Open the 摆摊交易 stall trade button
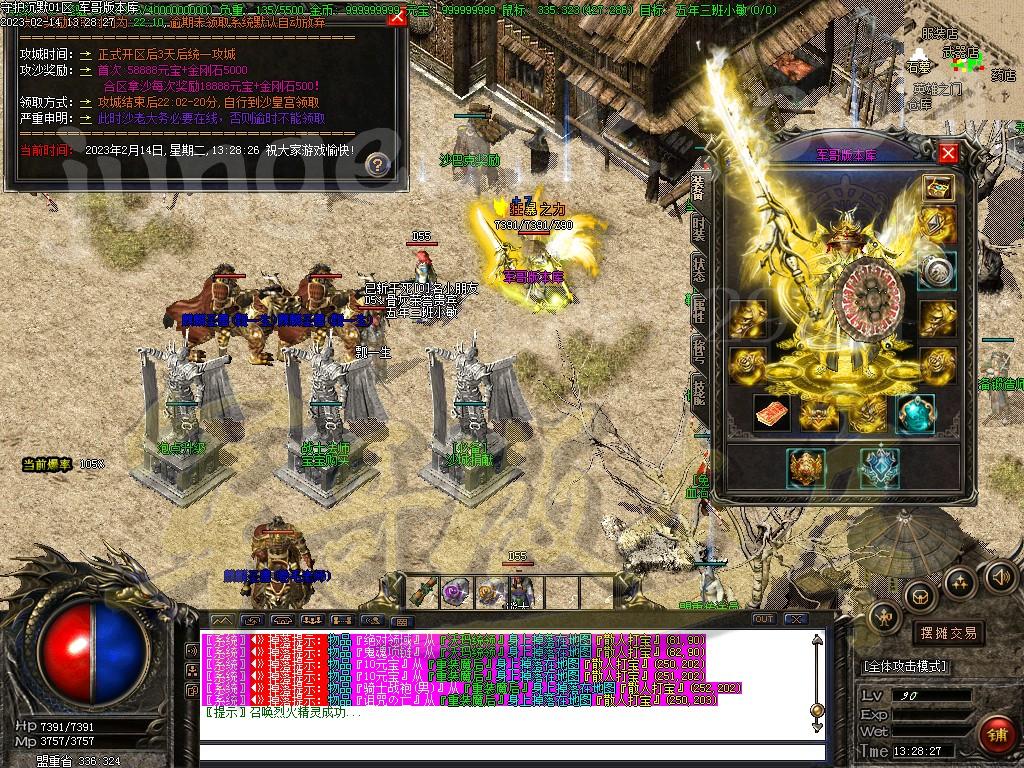The height and width of the screenshot is (768, 1024). tap(948, 633)
